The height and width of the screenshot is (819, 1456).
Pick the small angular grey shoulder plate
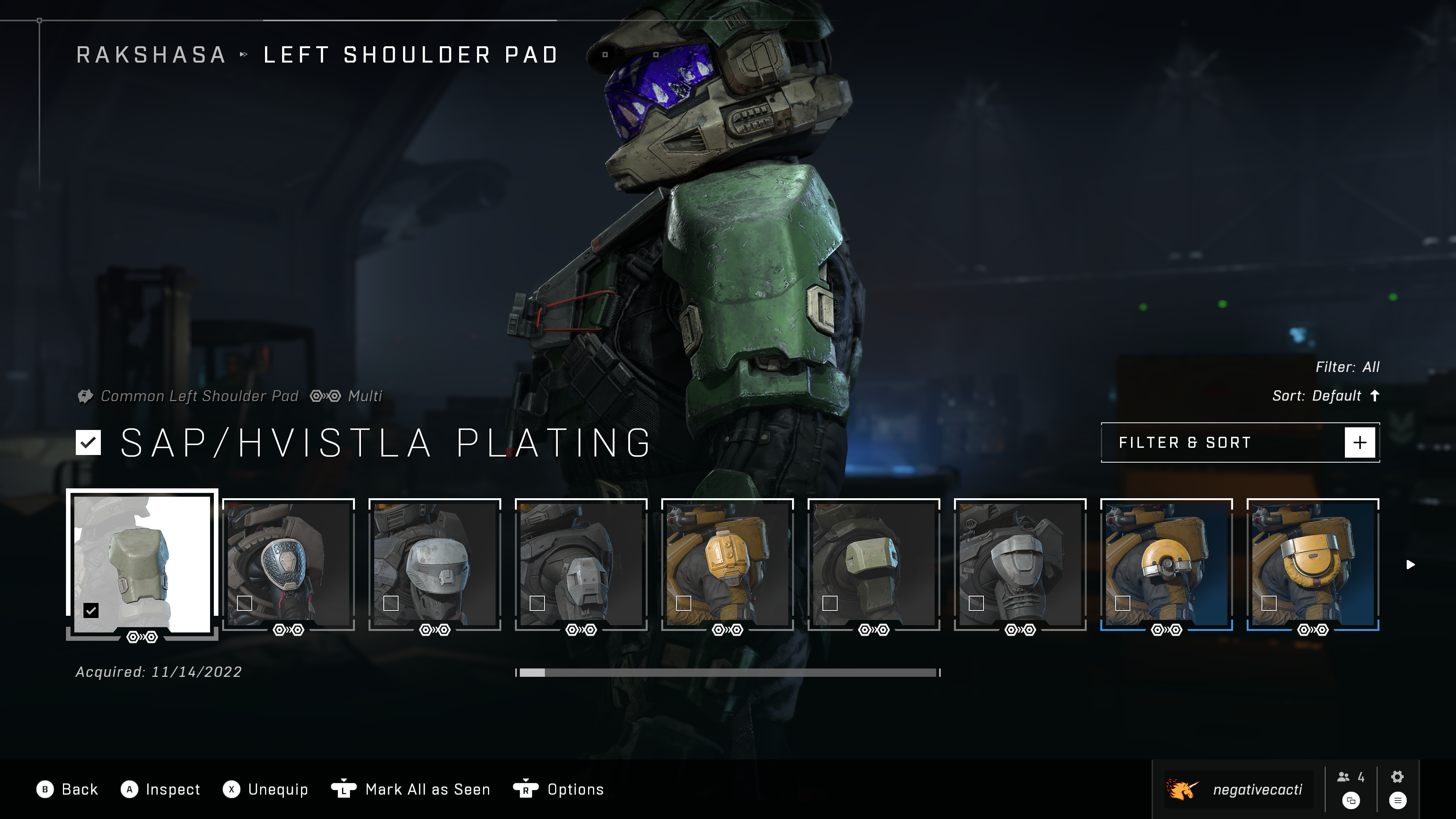(x=581, y=564)
